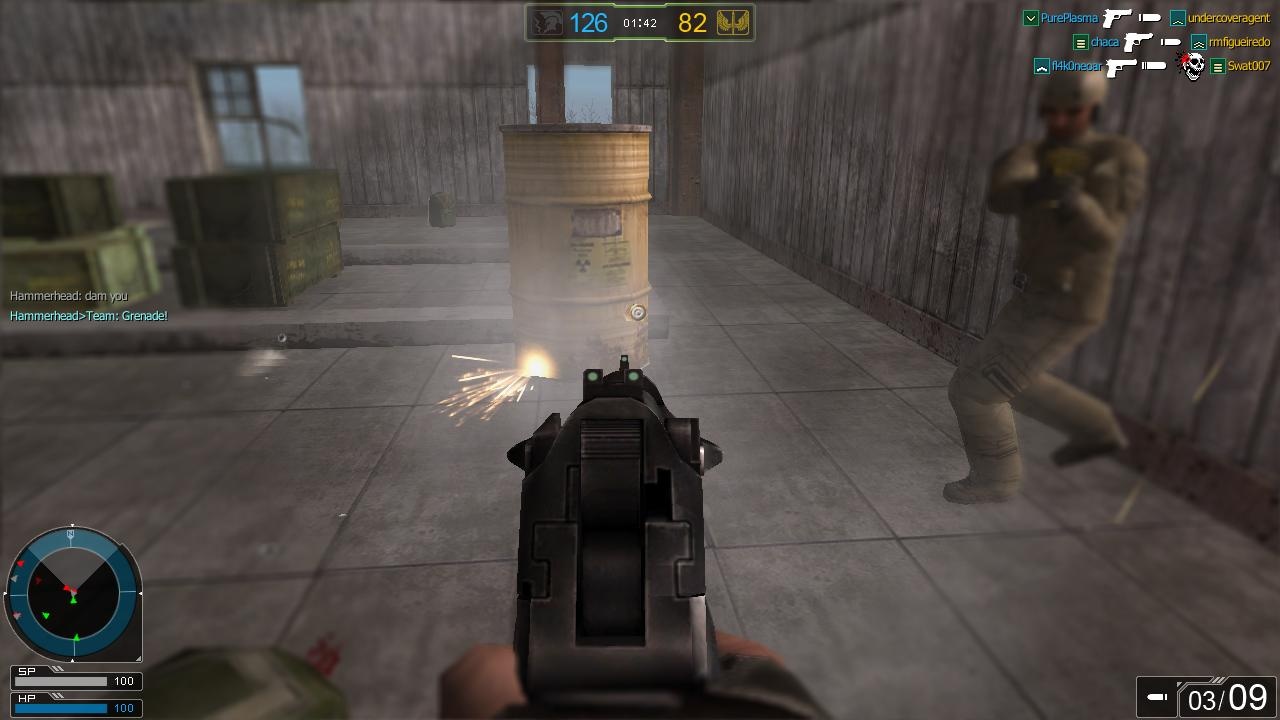This screenshot has height=720, width=1280.
Task: Select the yellow team score showing 82
Action: click(x=692, y=22)
